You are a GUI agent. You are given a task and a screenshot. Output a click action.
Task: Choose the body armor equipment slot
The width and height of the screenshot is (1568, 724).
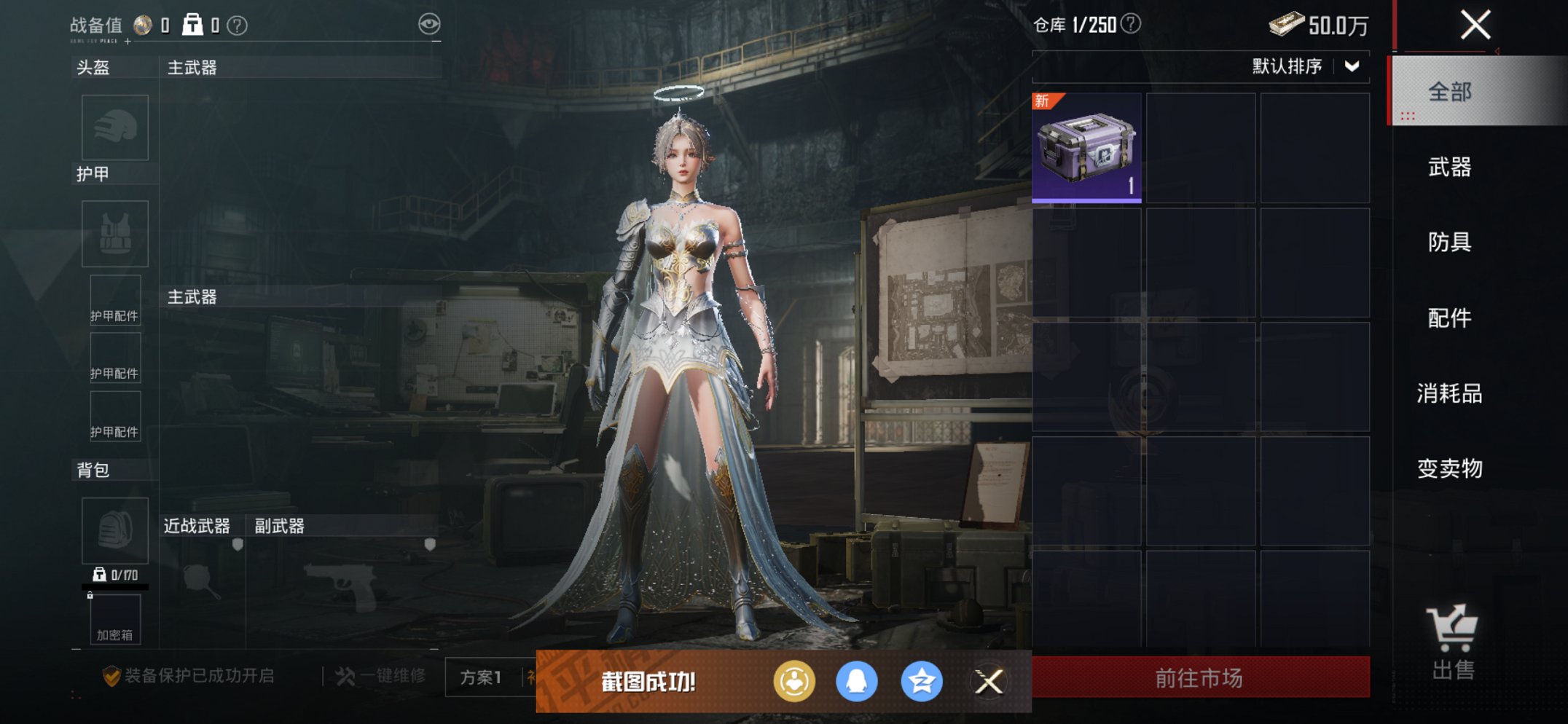[x=115, y=234]
